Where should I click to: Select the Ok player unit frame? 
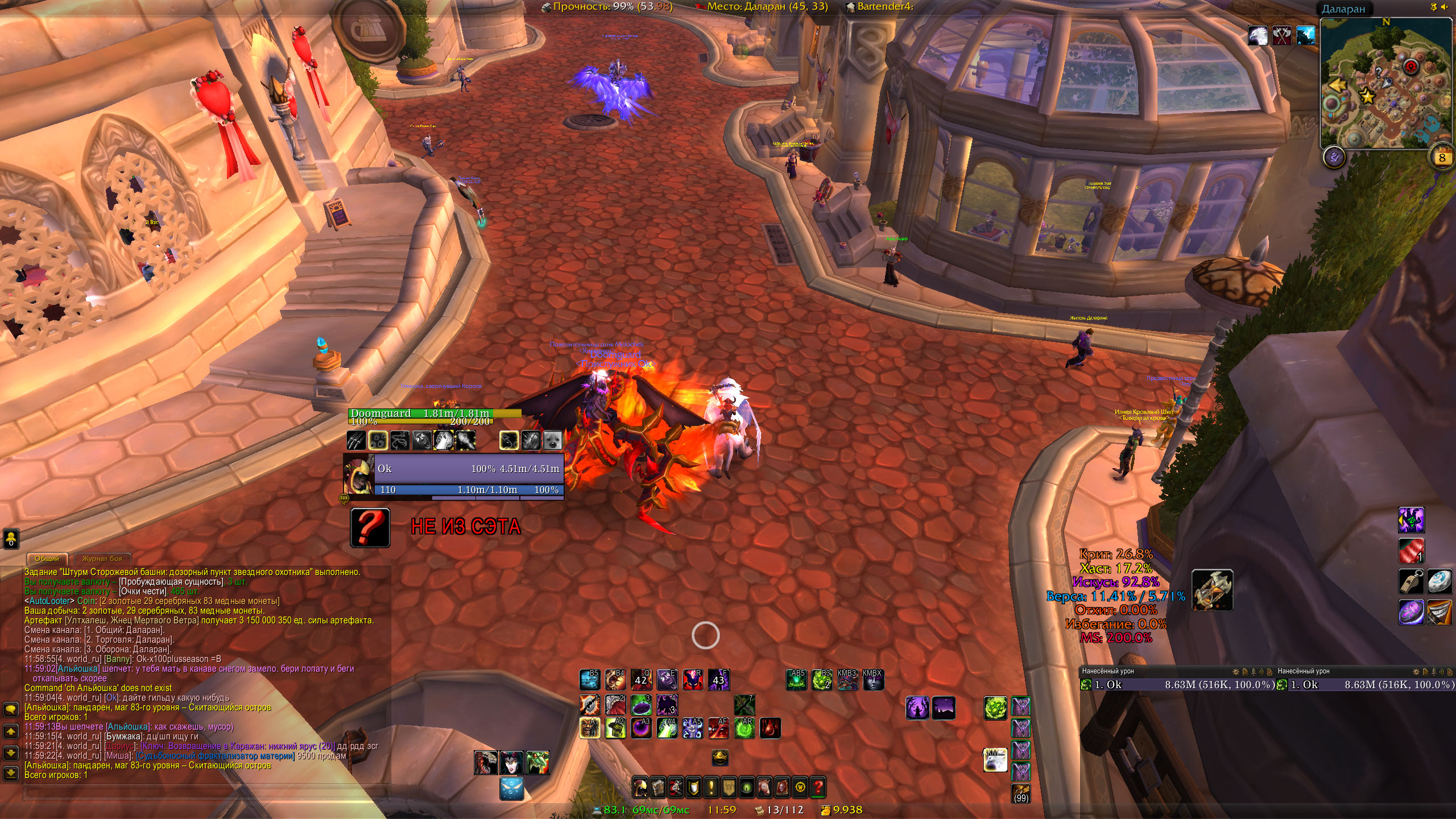(x=468, y=469)
